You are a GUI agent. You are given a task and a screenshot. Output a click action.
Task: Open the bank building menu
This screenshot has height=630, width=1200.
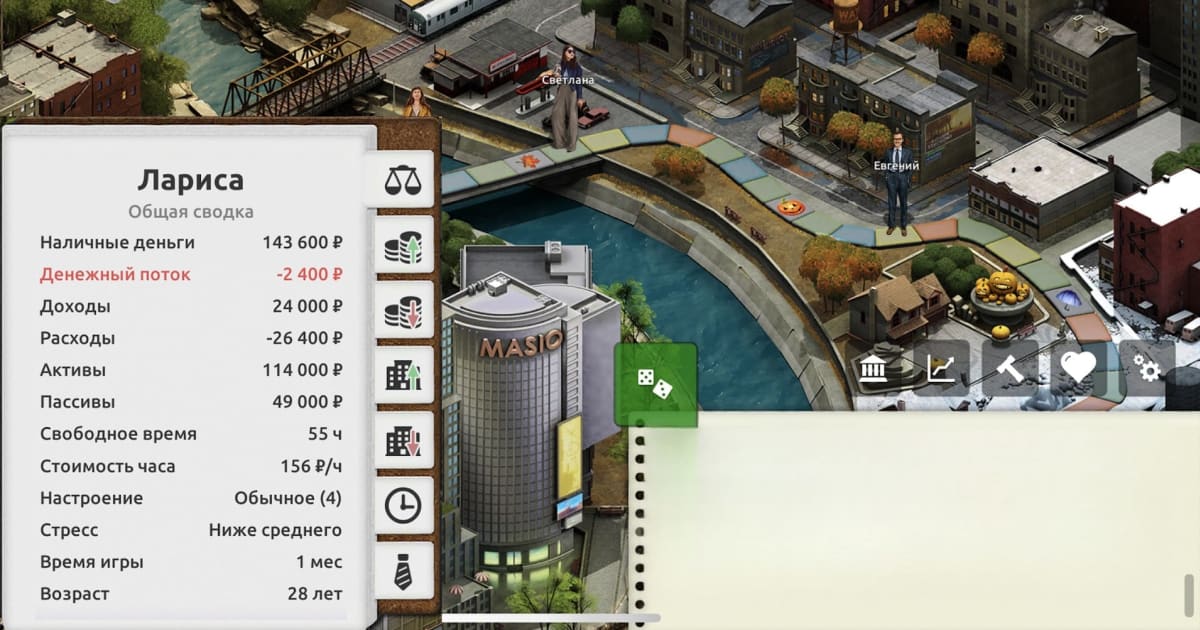point(873,370)
